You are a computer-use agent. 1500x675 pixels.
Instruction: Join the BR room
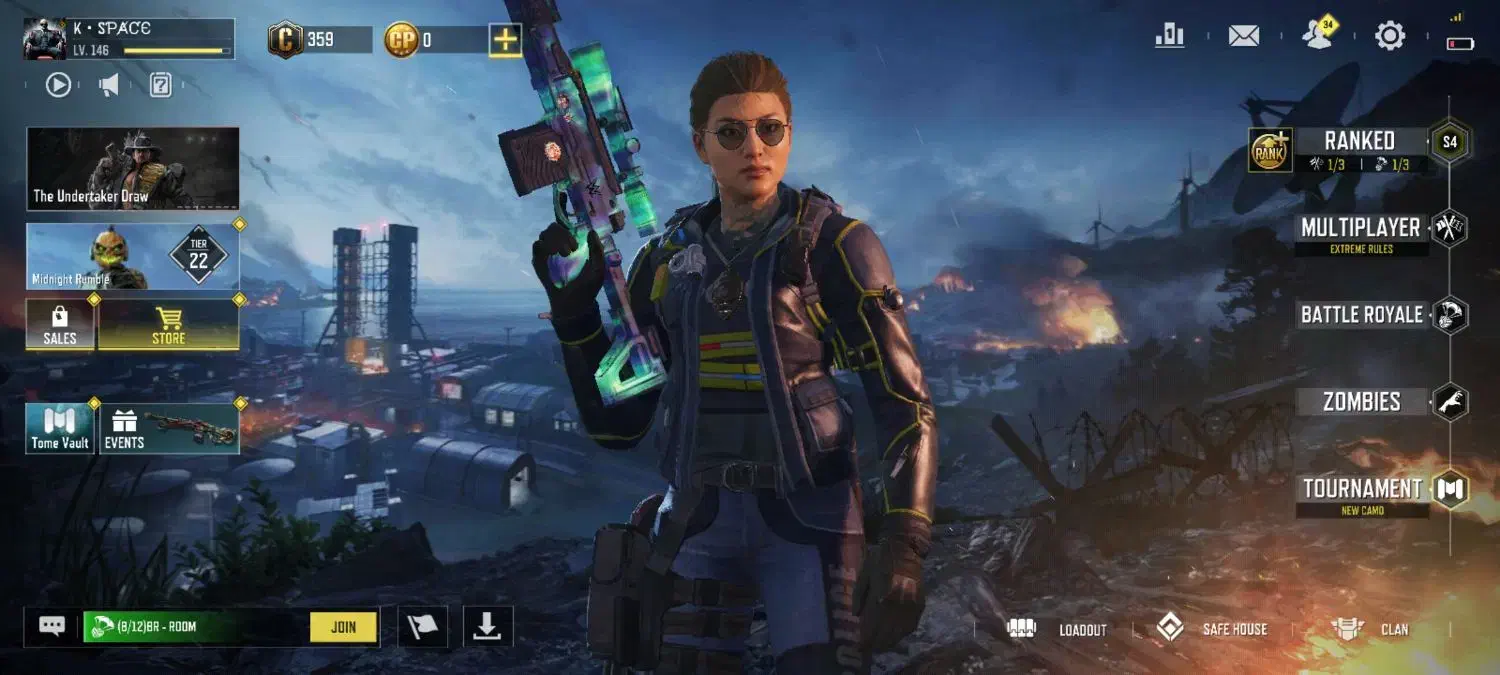[x=343, y=627]
